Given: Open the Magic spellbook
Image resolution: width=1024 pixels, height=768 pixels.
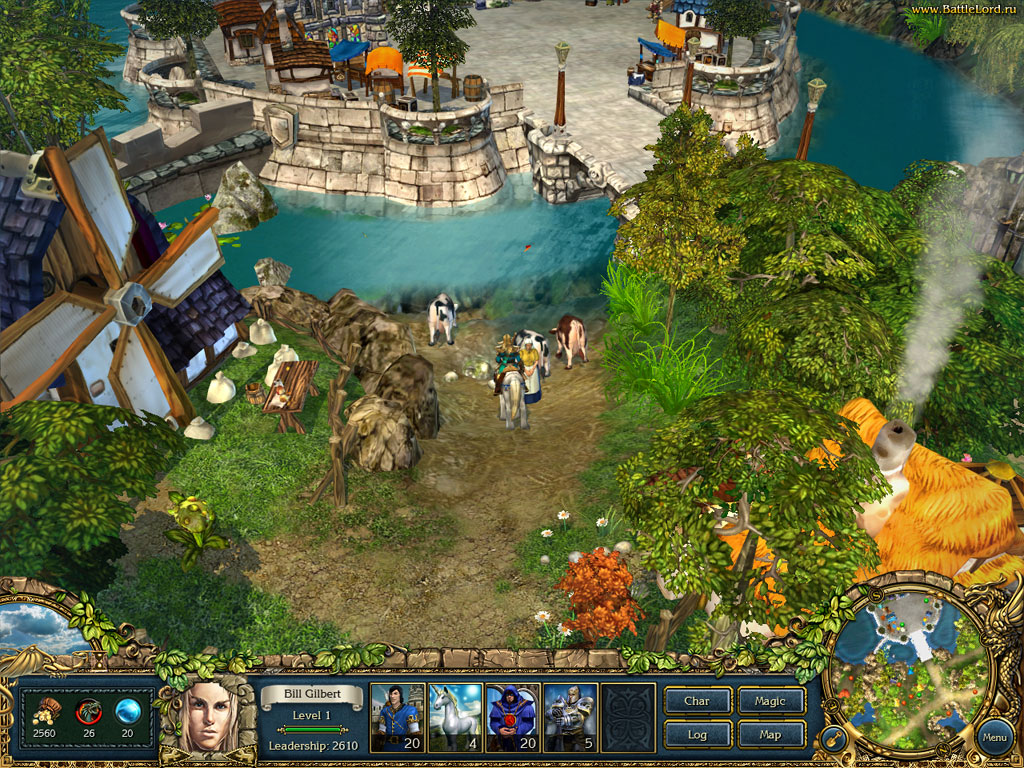Looking at the screenshot, I should (x=771, y=701).
